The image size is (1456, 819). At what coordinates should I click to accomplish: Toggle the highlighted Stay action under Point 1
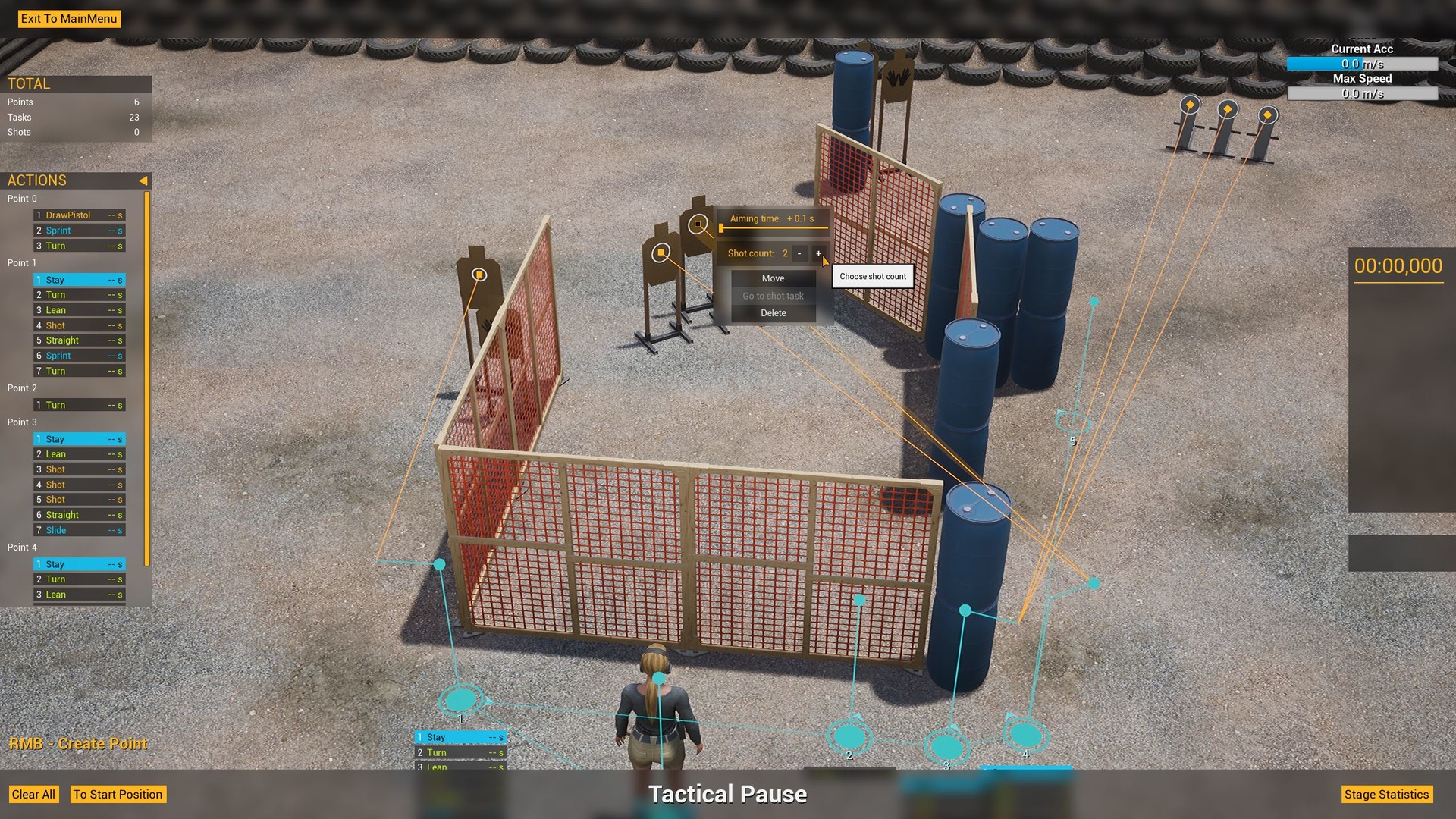(78, 280)
